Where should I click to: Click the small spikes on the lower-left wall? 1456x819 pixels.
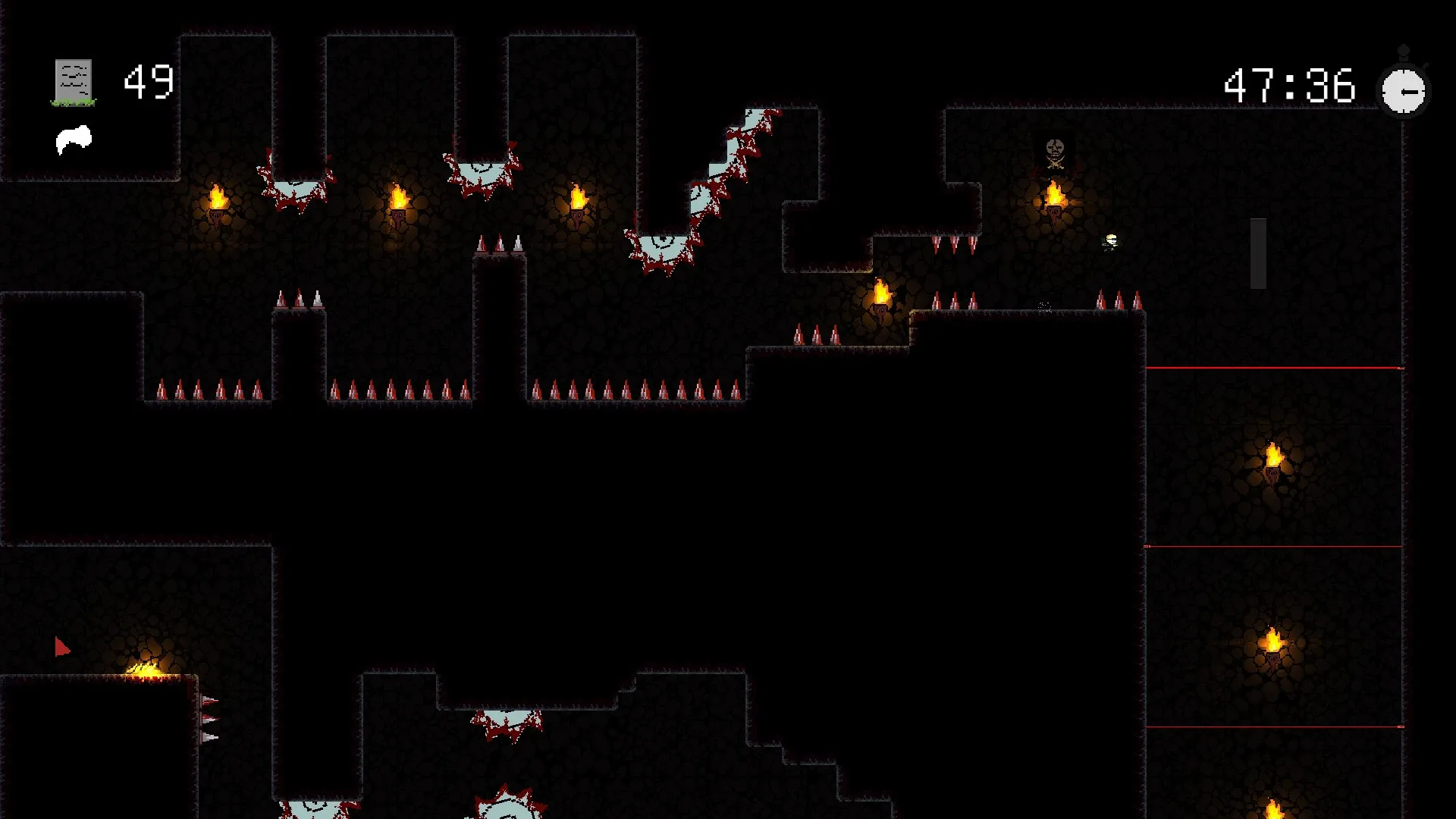click(209, 720)
